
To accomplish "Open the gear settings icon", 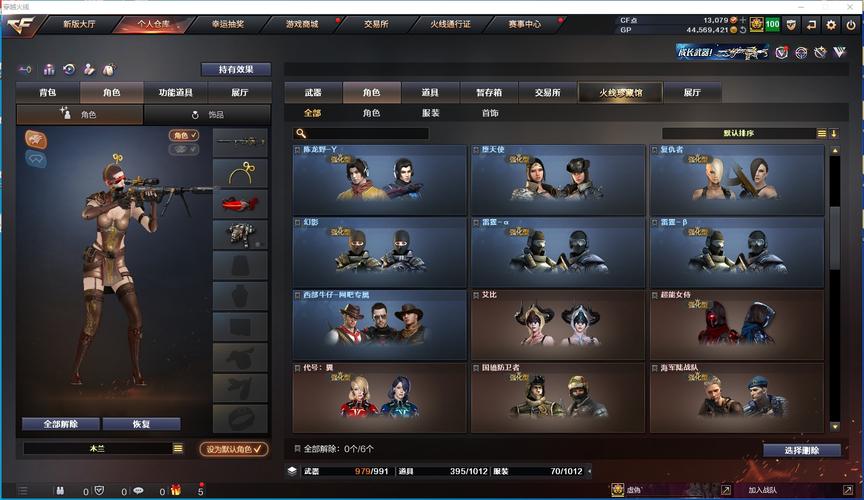I will click(x=830, y=24).
